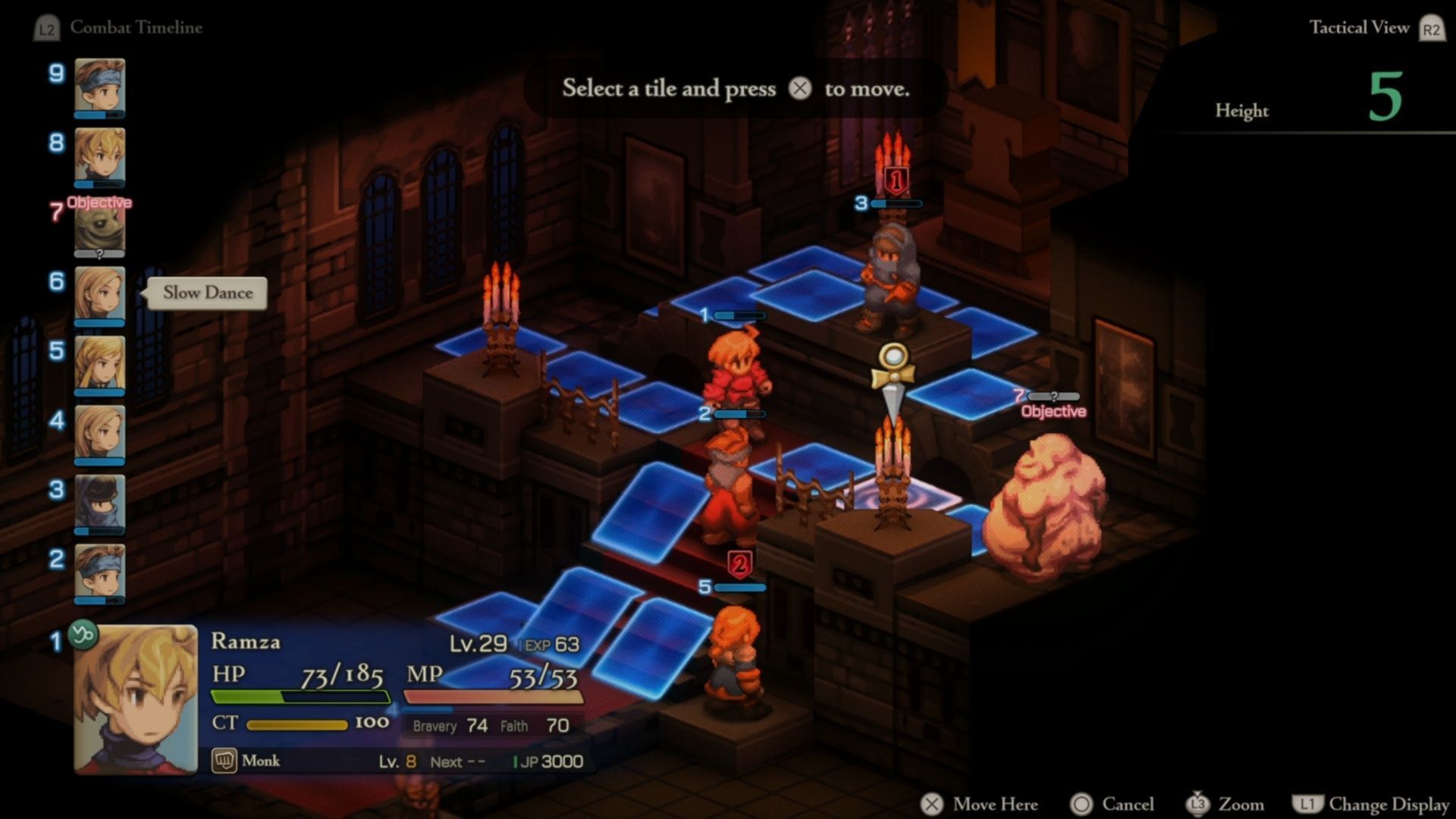Select turn 5 portrait in the timeline
The width and height of the screenshot is (1456, 819).
[99, 363]
